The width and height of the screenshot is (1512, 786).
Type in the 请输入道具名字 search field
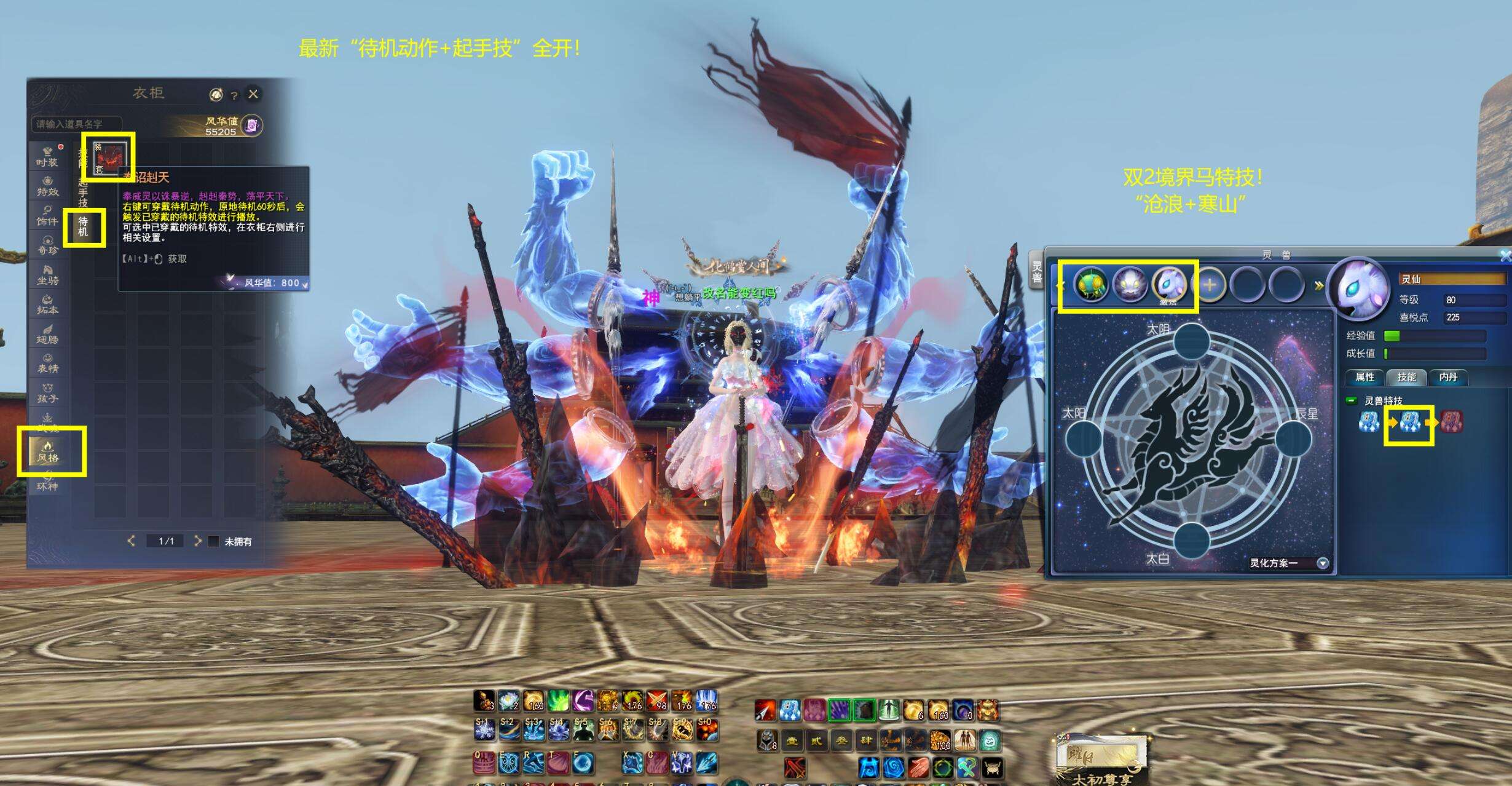tap(77, 124)
